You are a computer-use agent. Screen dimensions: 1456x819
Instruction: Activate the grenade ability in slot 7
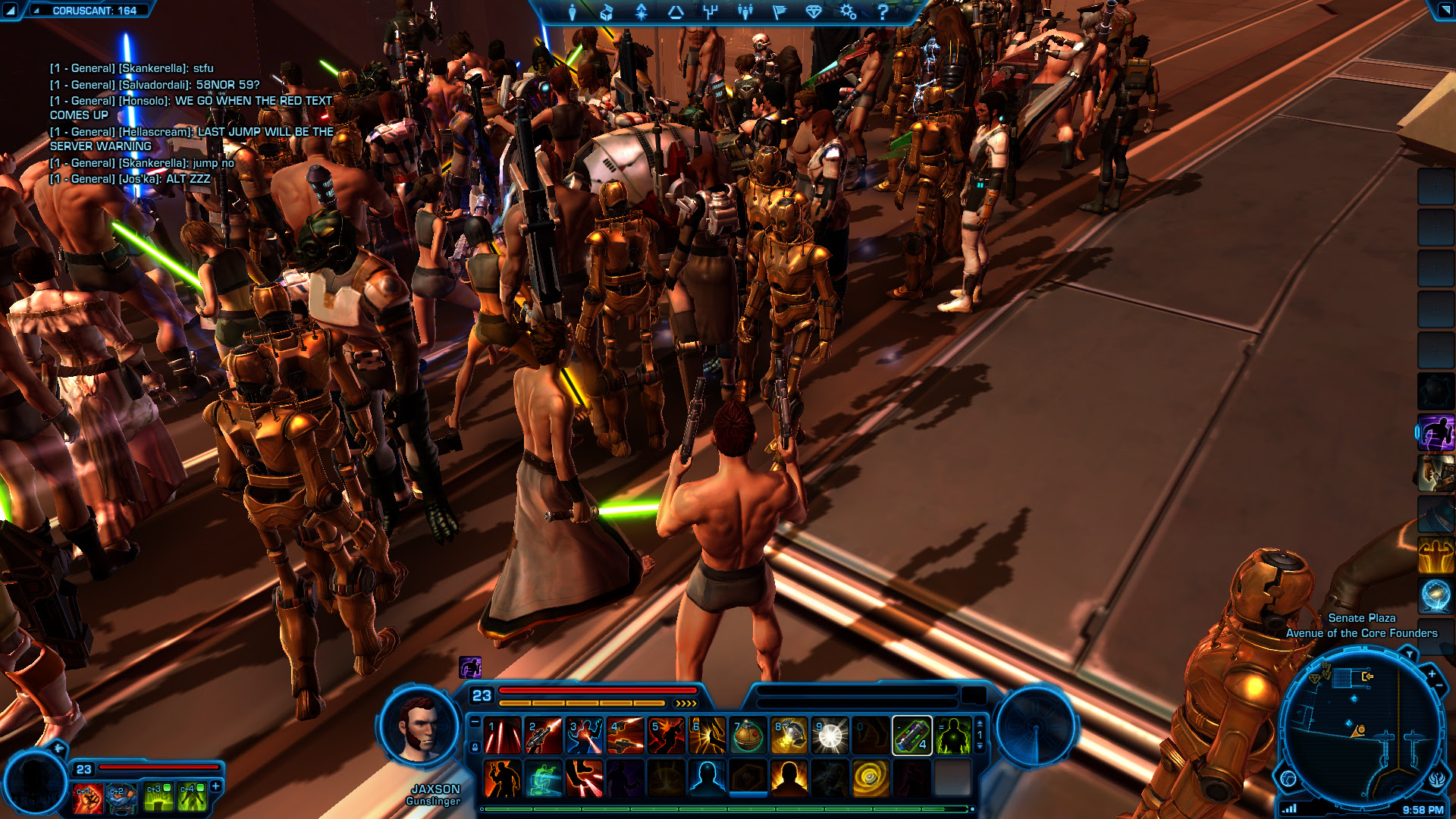(748, 736)
